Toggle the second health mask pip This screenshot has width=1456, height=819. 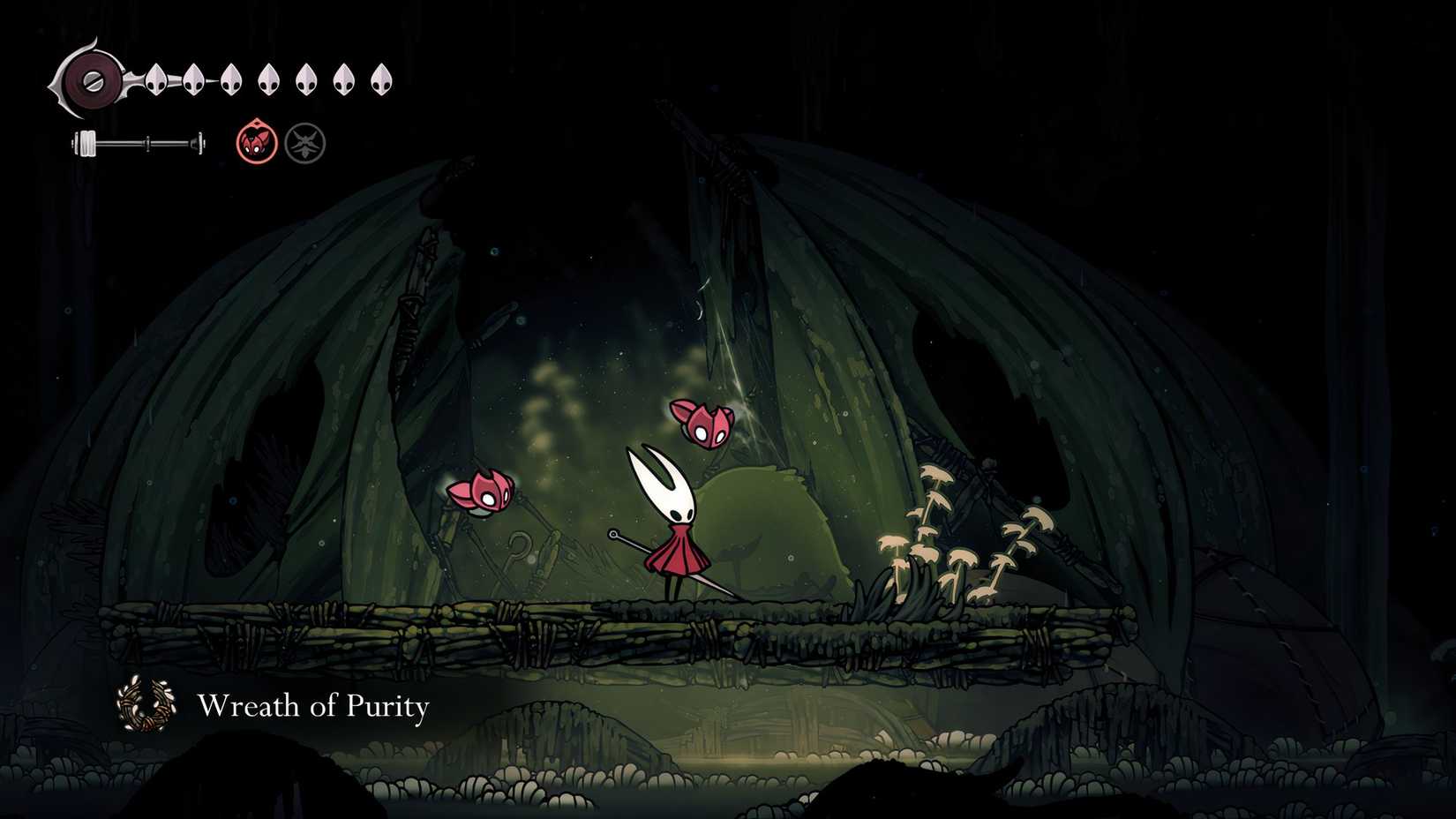coord(192,80)
